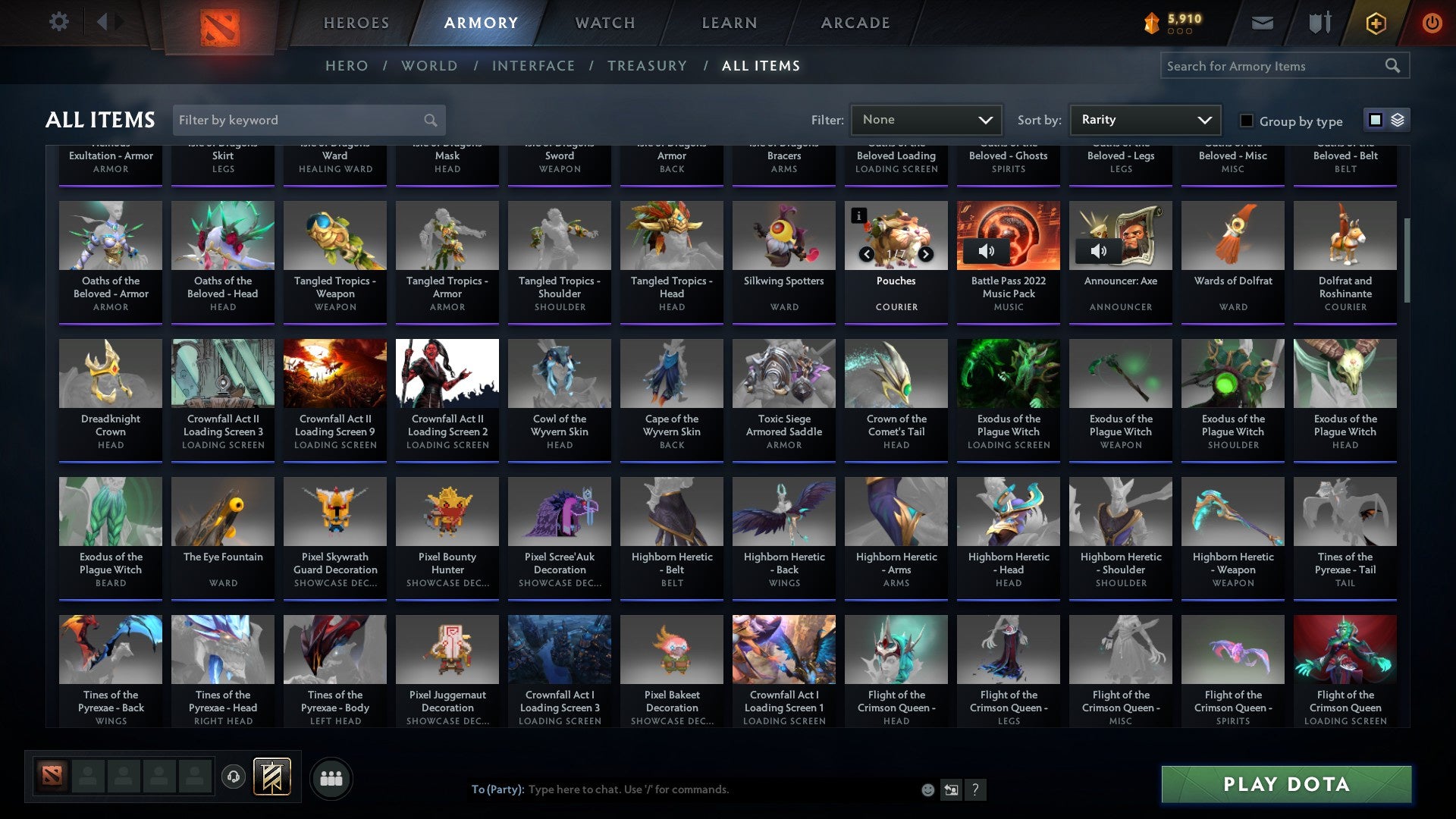The width and height of the screenshot is (1456, 819).
Task: Click the Announcer: Axe speaker icon
Action: tap(1100, 249)
